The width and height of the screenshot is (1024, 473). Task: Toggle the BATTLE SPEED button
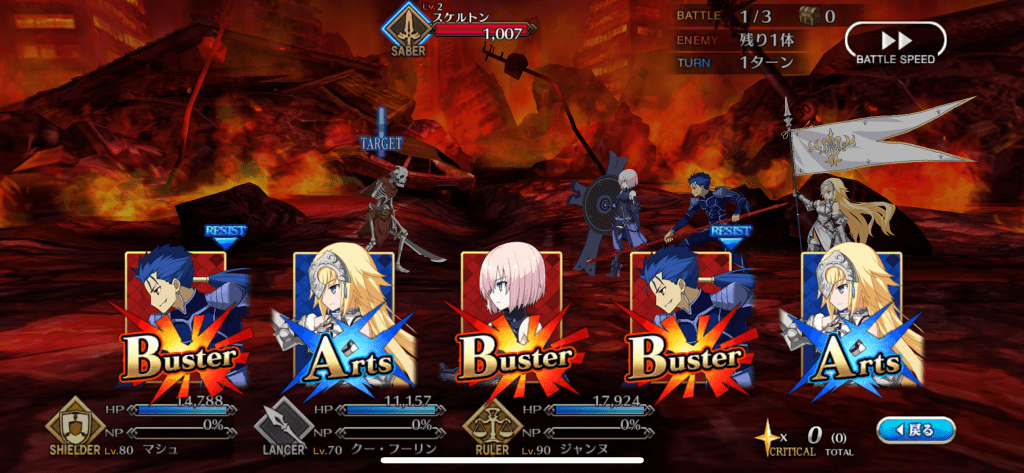(x=895, y=44)
